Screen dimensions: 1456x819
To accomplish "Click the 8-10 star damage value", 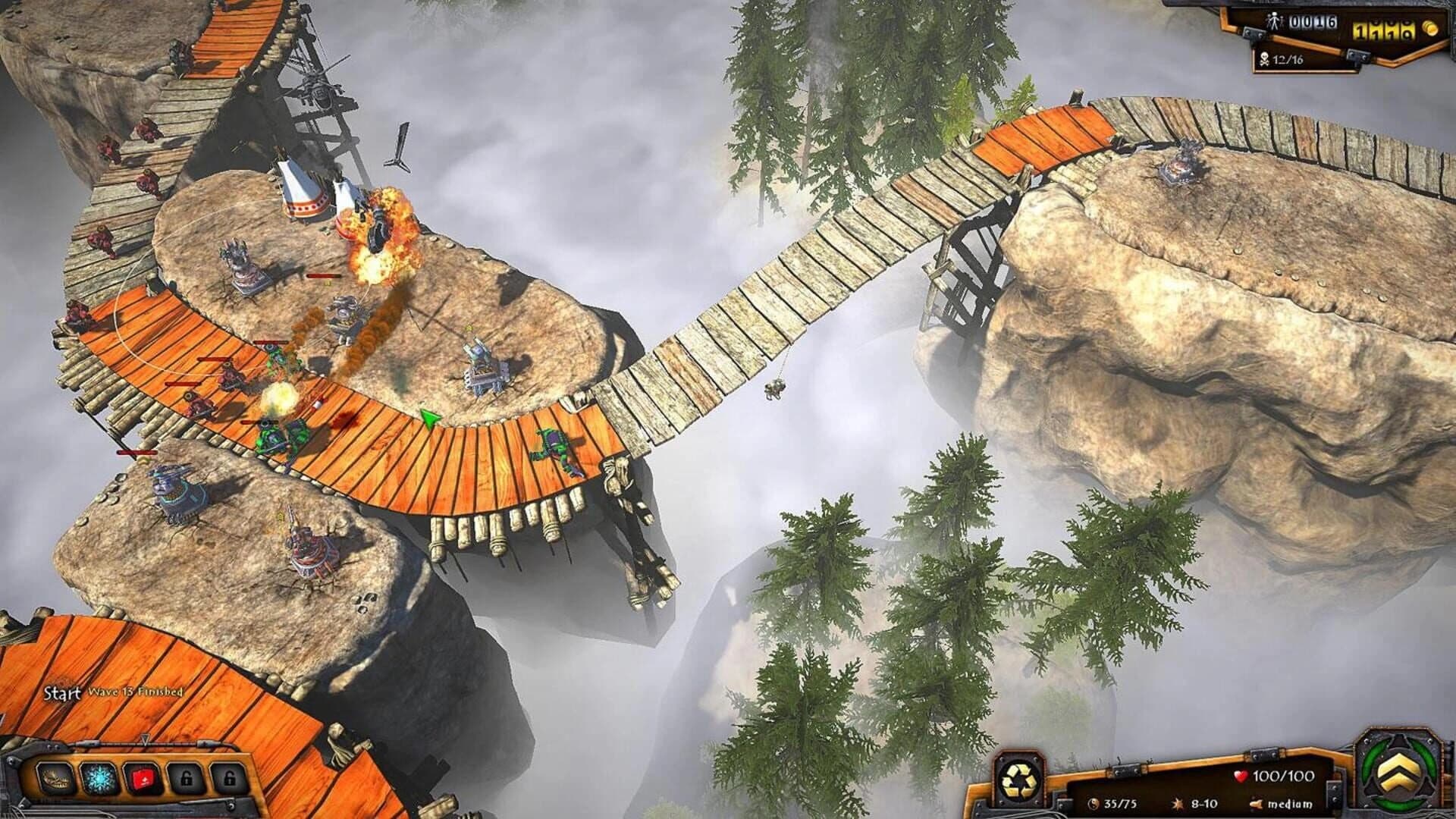I will click(x=1203, y=805).
